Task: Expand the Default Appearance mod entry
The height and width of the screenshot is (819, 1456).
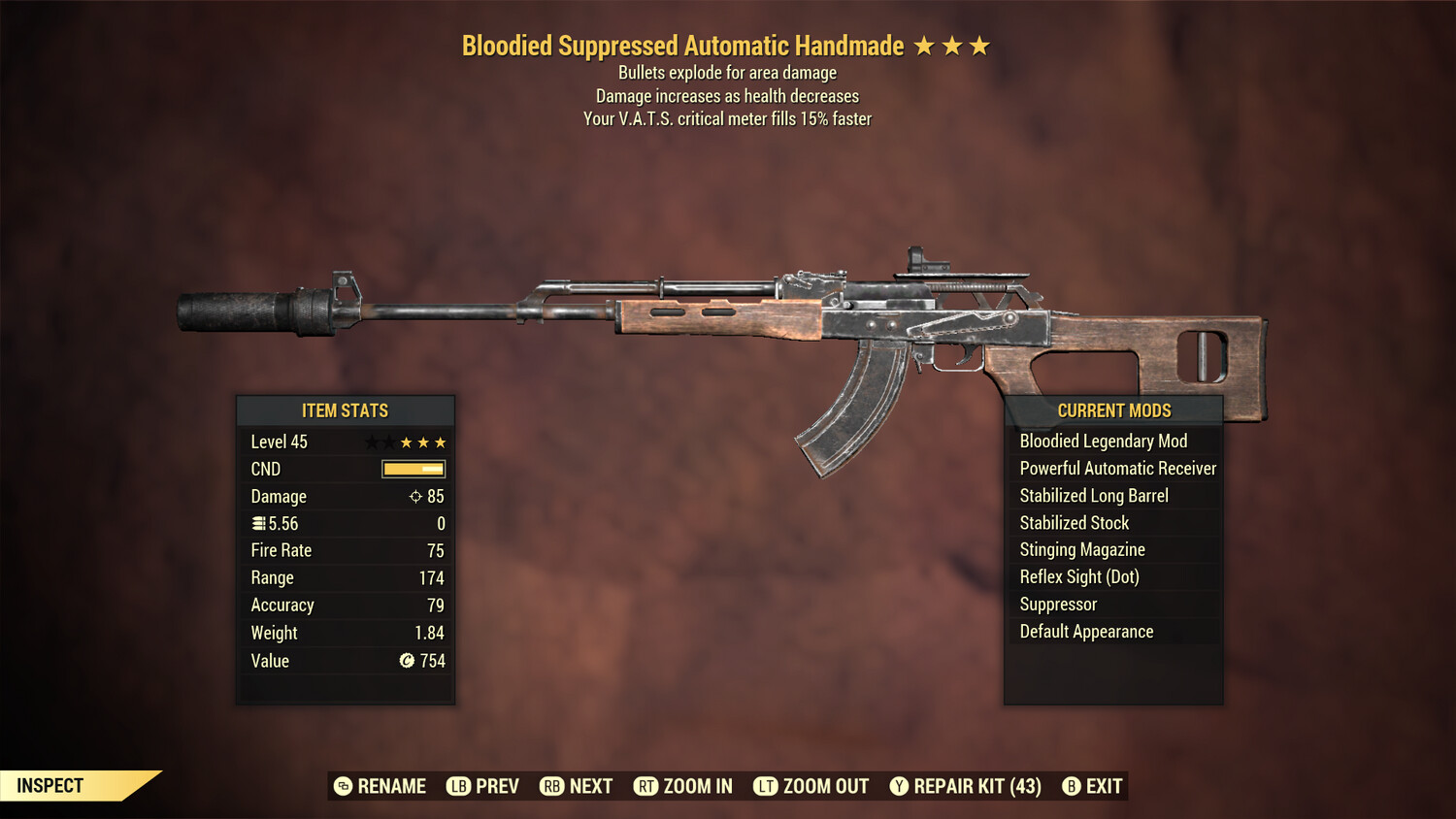Action: point(1086,631)
